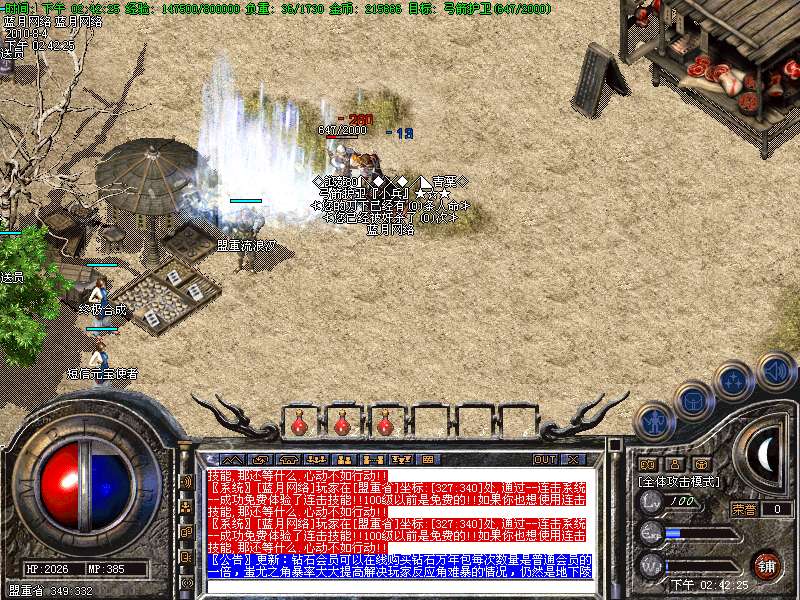
Task: Open the red shop button marked 铺
Action: coord(766,565)
